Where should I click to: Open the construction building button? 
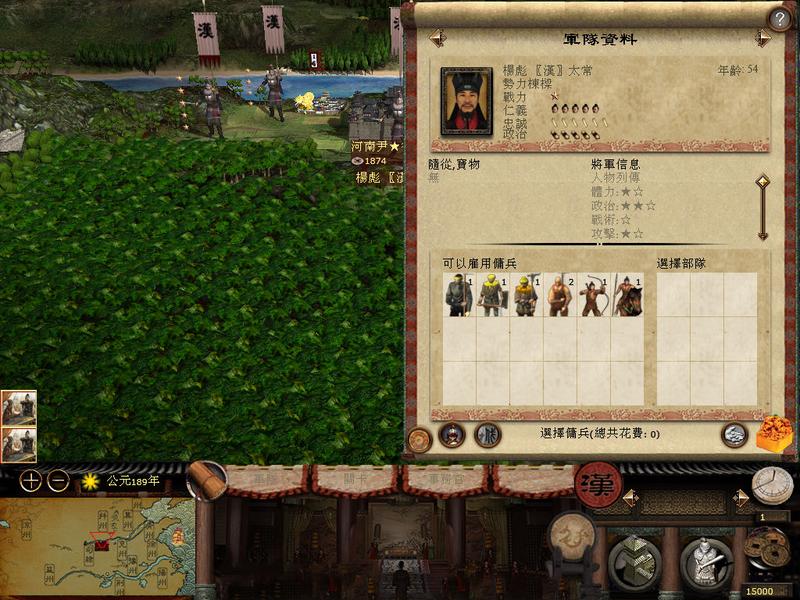[x=632, y=562]
